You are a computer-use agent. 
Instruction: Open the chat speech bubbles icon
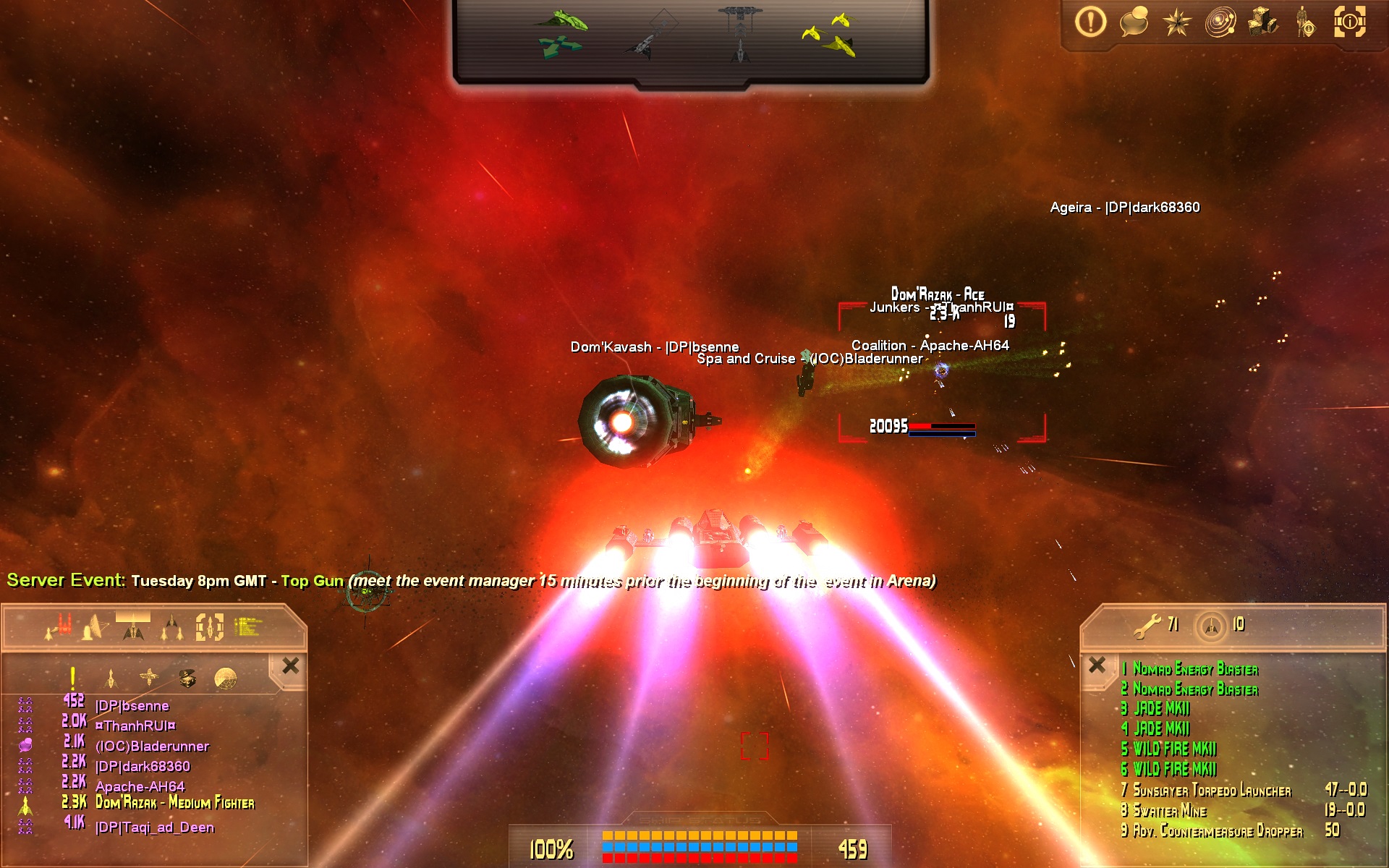coord(1134,22)
